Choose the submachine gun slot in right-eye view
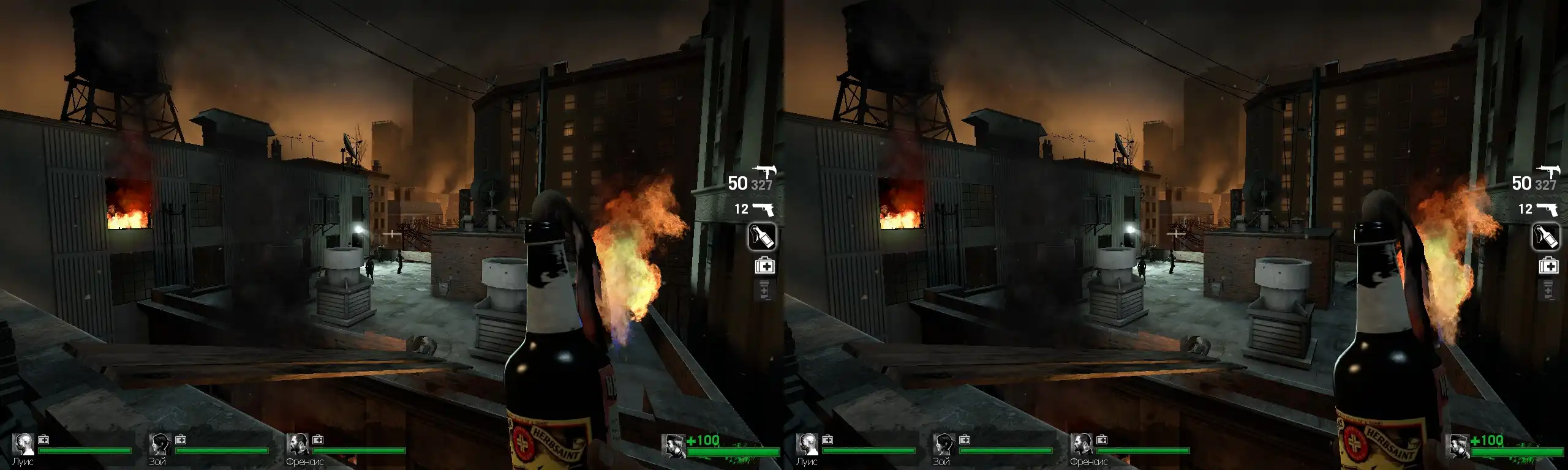This screenshot has height=470, width=1568. [x=1548, y=171]
